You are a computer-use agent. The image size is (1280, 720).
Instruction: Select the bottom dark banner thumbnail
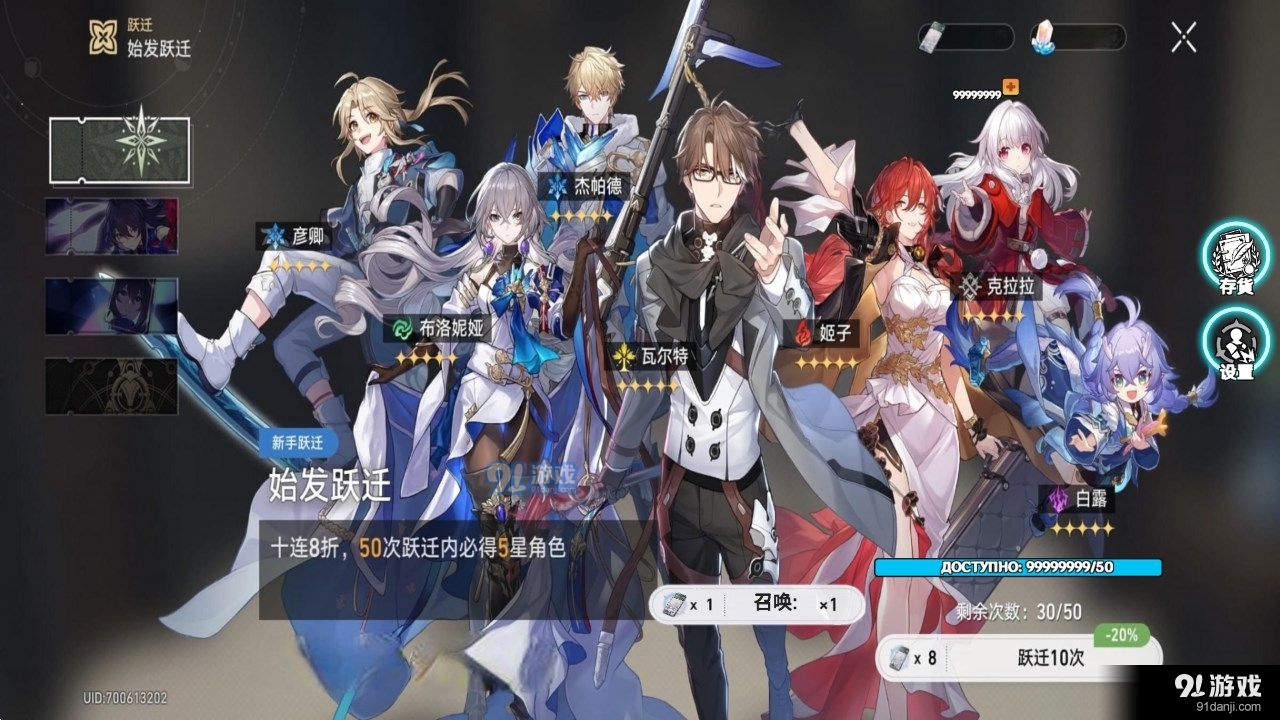110,385
